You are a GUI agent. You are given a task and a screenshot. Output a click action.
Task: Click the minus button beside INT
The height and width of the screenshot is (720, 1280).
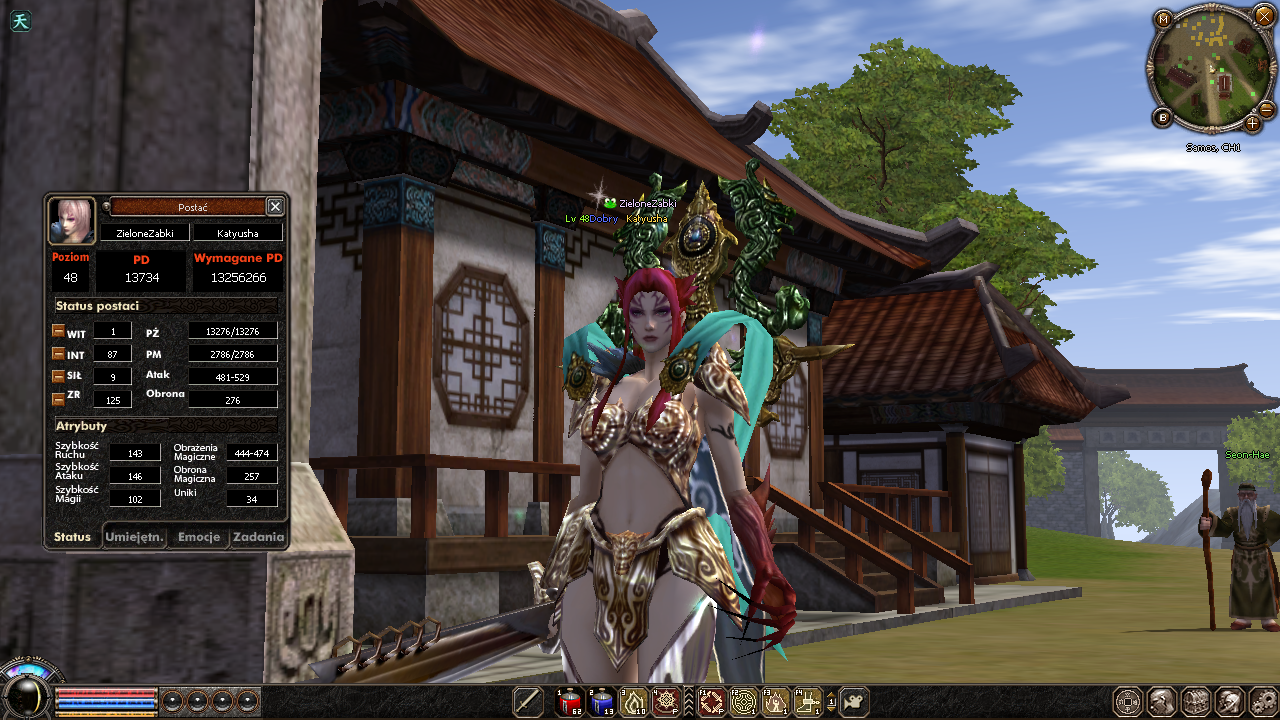59,354
